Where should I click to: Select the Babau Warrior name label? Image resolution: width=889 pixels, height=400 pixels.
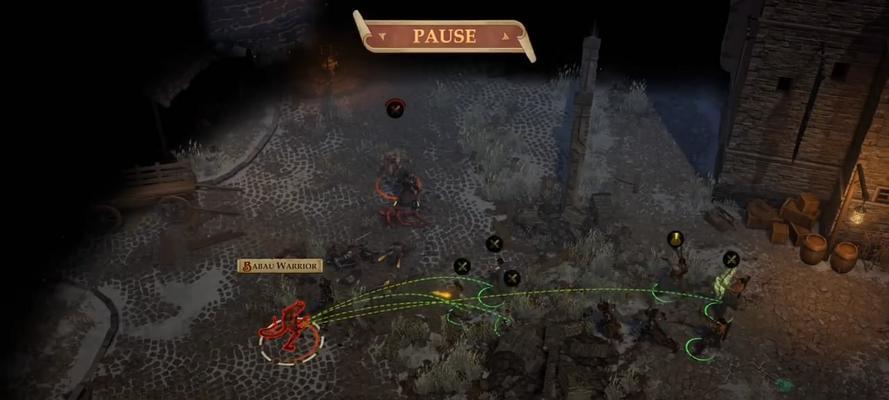pos(280,266)
